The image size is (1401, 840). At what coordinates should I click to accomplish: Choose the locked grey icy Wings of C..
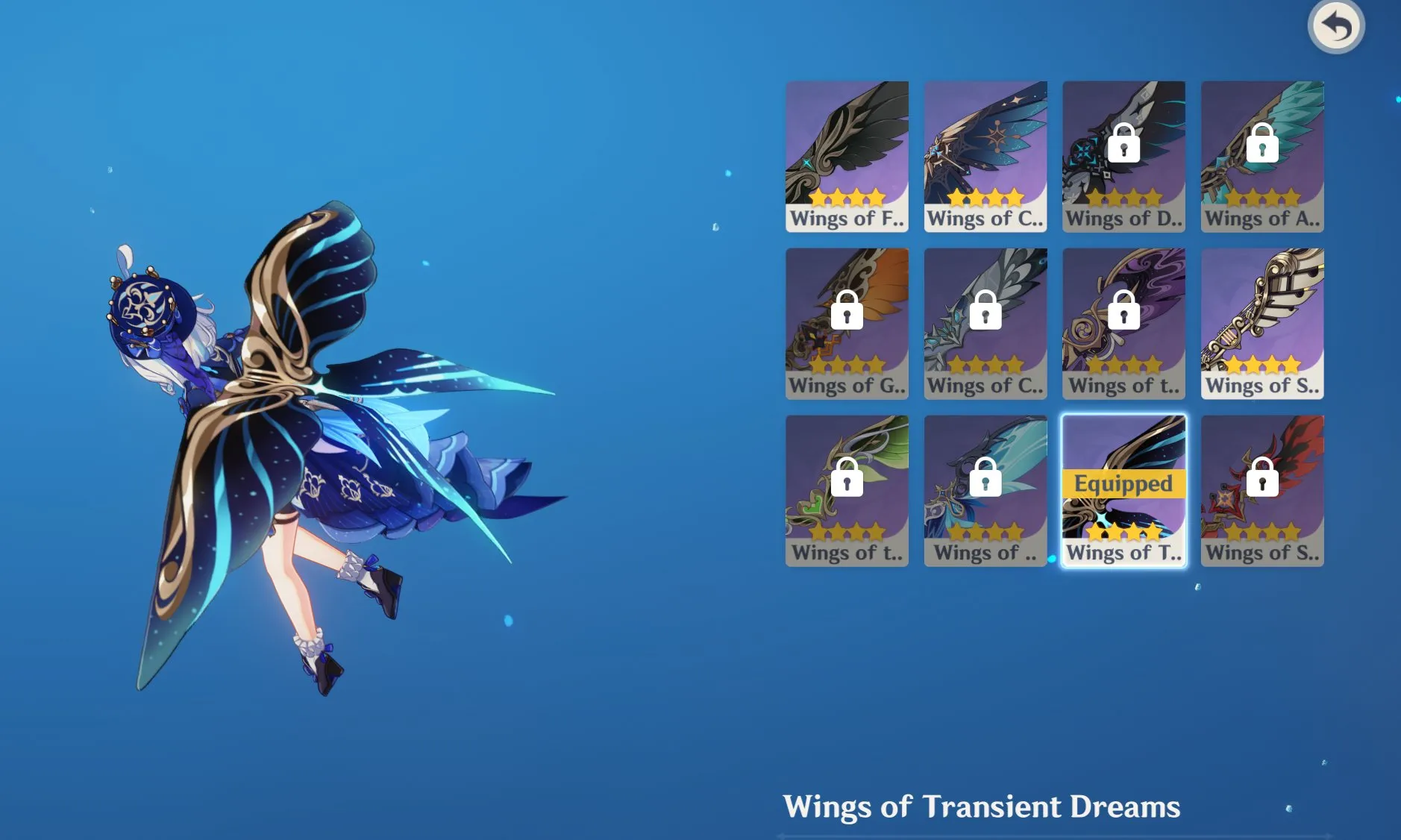[985, 324]
